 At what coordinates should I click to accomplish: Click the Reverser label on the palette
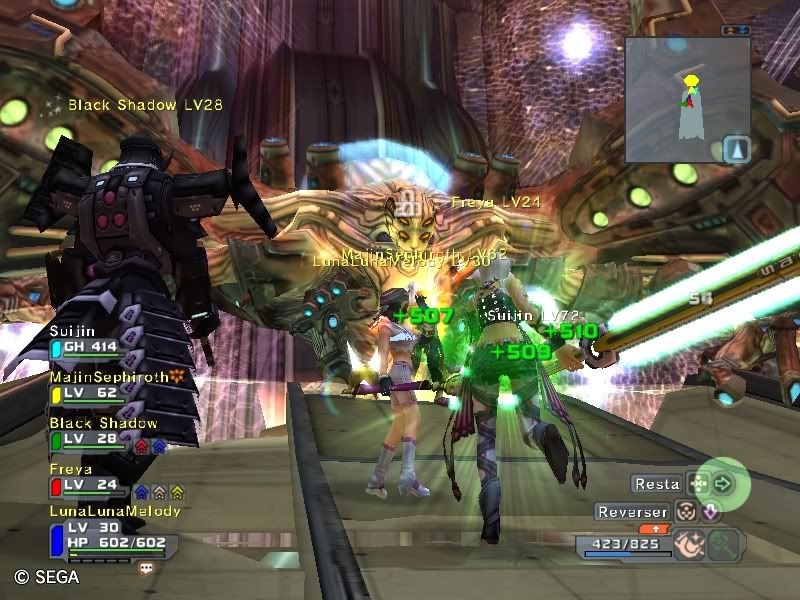click(632, 512)
